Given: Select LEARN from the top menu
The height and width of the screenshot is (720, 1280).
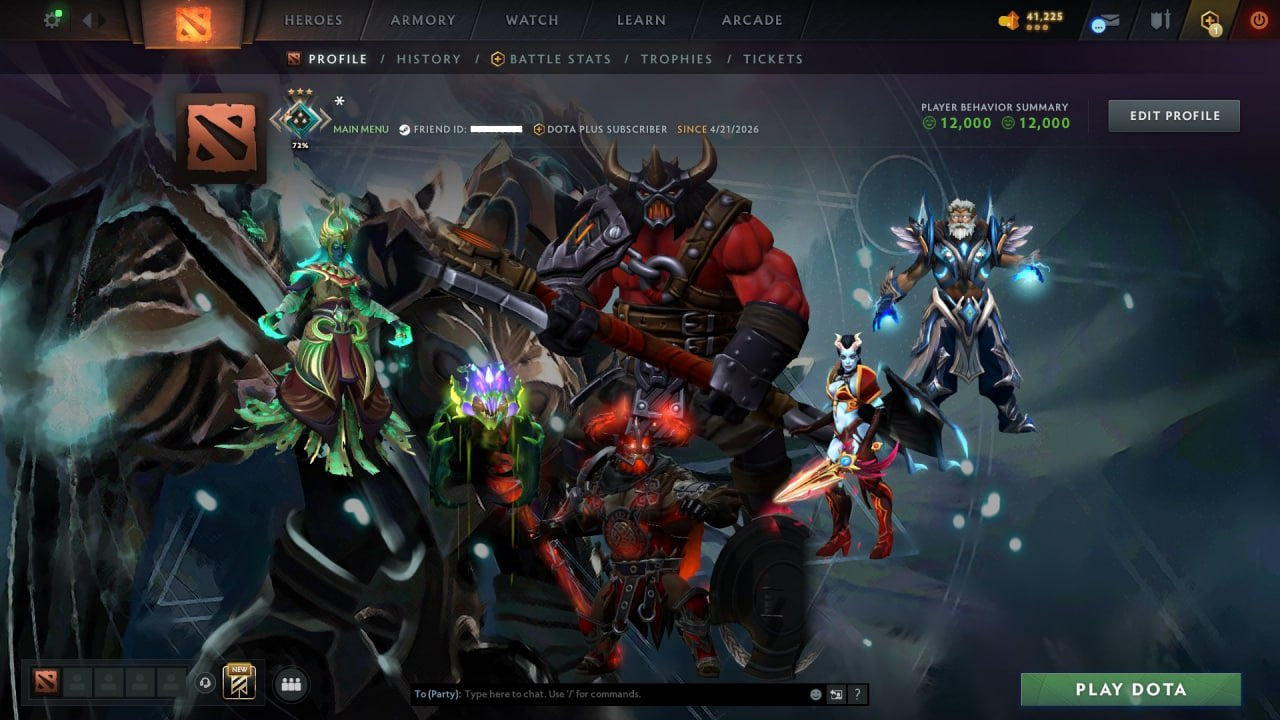Looking at the screenshot, I should click(641, 20).
